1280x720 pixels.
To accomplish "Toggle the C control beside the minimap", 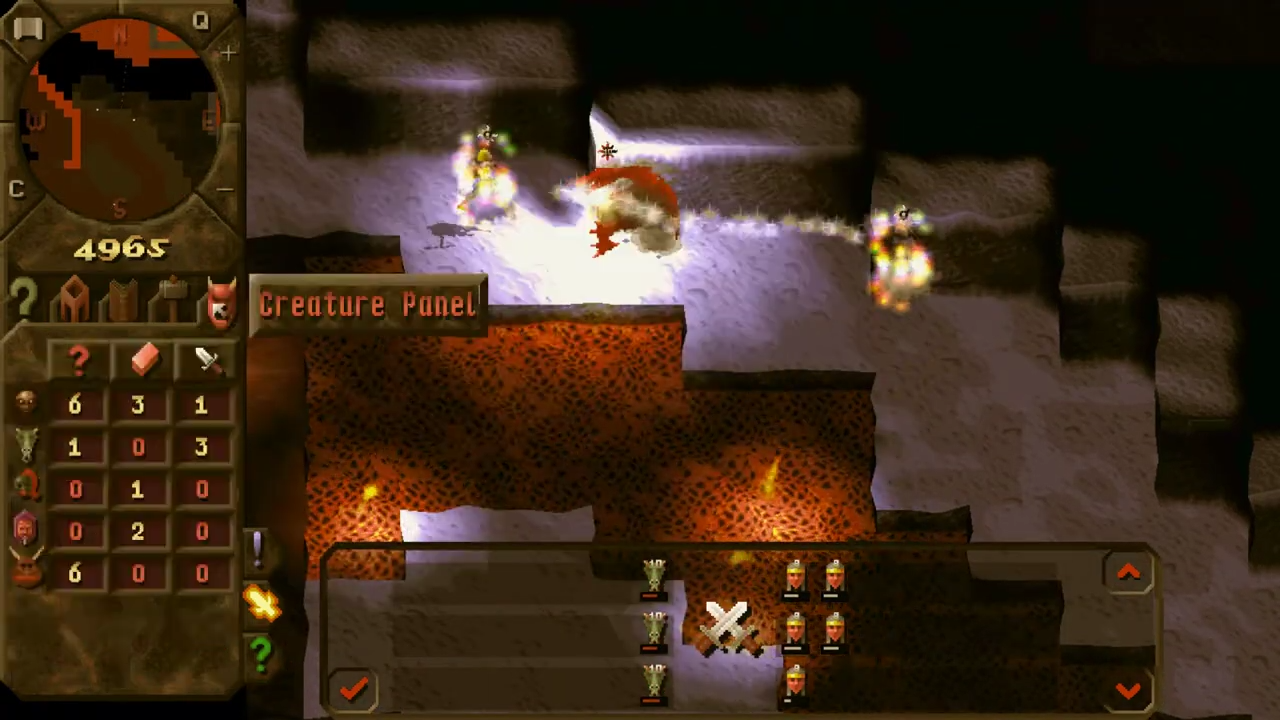I will tap(16, 189).
